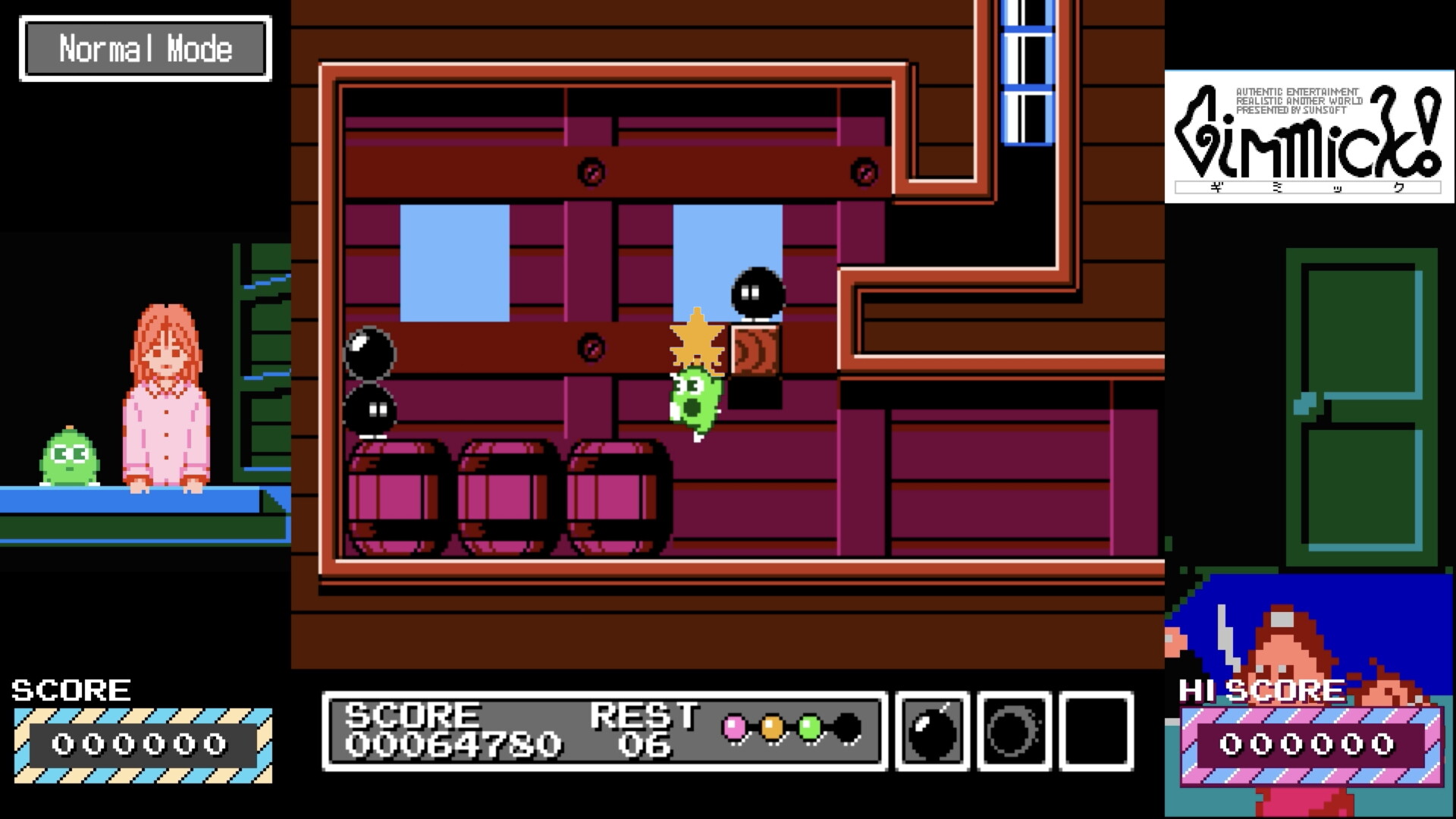The width and height of the screenshot is (1456, 819).
Task: Select the orange orb in the HUD
Action: tap(773, 727)
